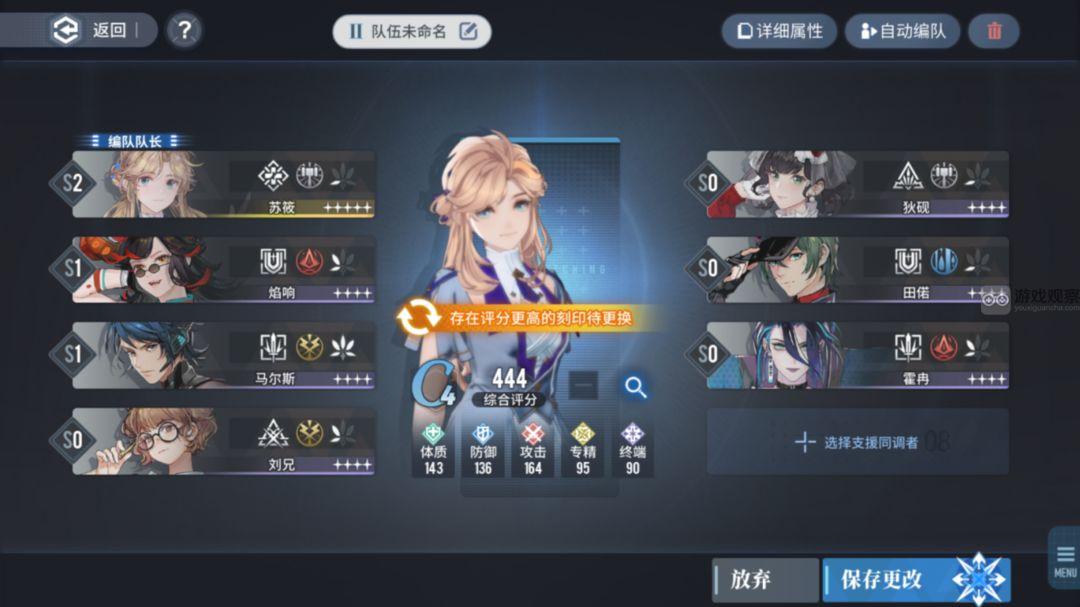Open 详细属性 detailed attributes
This screenshot has height=607, width=1080.
[779, 31]
